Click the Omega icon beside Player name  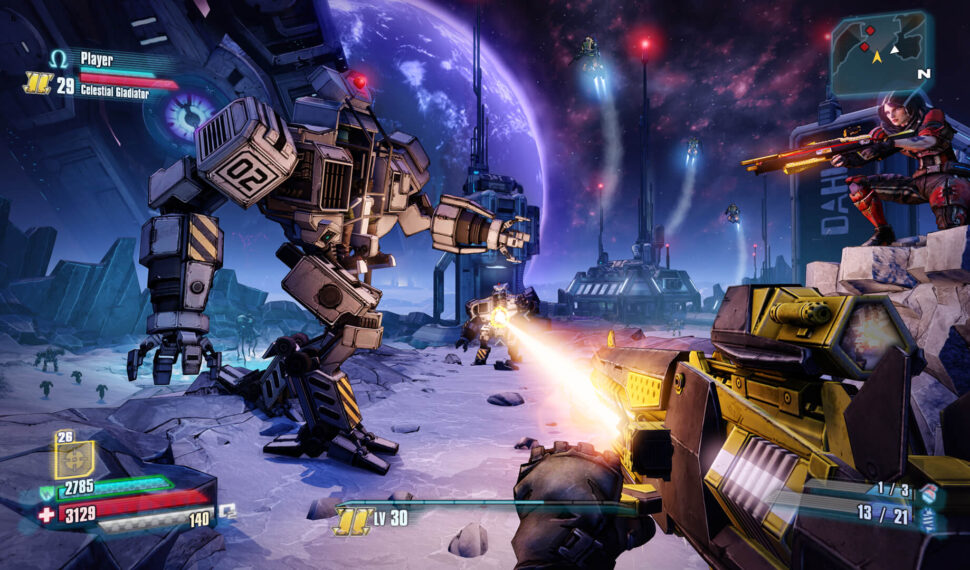click(59, 60)
